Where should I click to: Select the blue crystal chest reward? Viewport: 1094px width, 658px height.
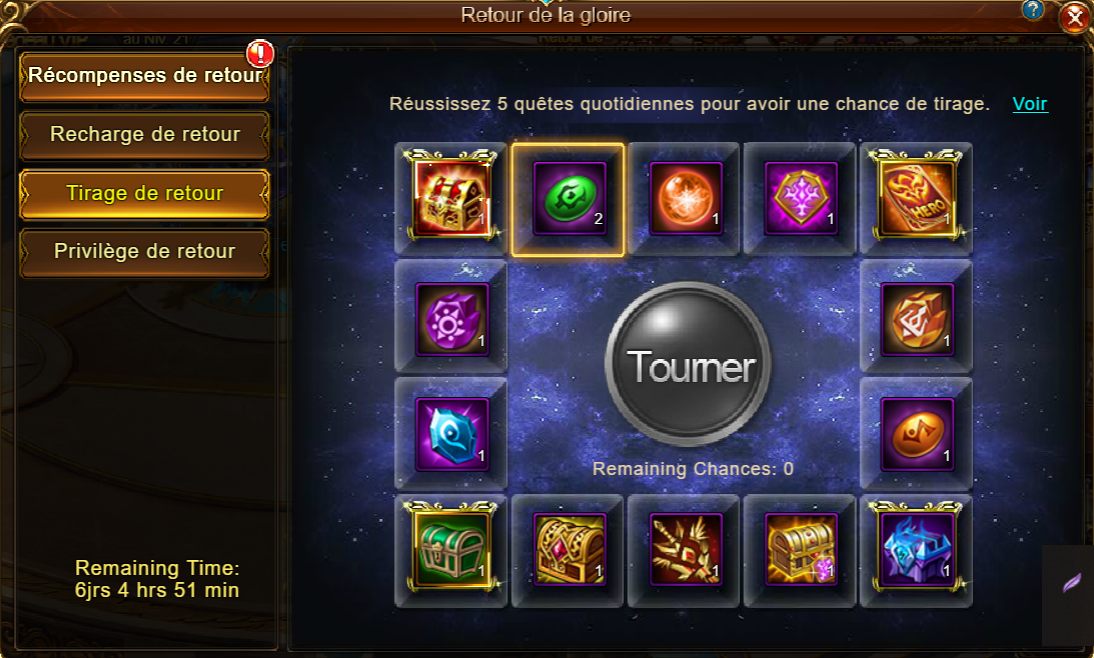tap(917, 550)
